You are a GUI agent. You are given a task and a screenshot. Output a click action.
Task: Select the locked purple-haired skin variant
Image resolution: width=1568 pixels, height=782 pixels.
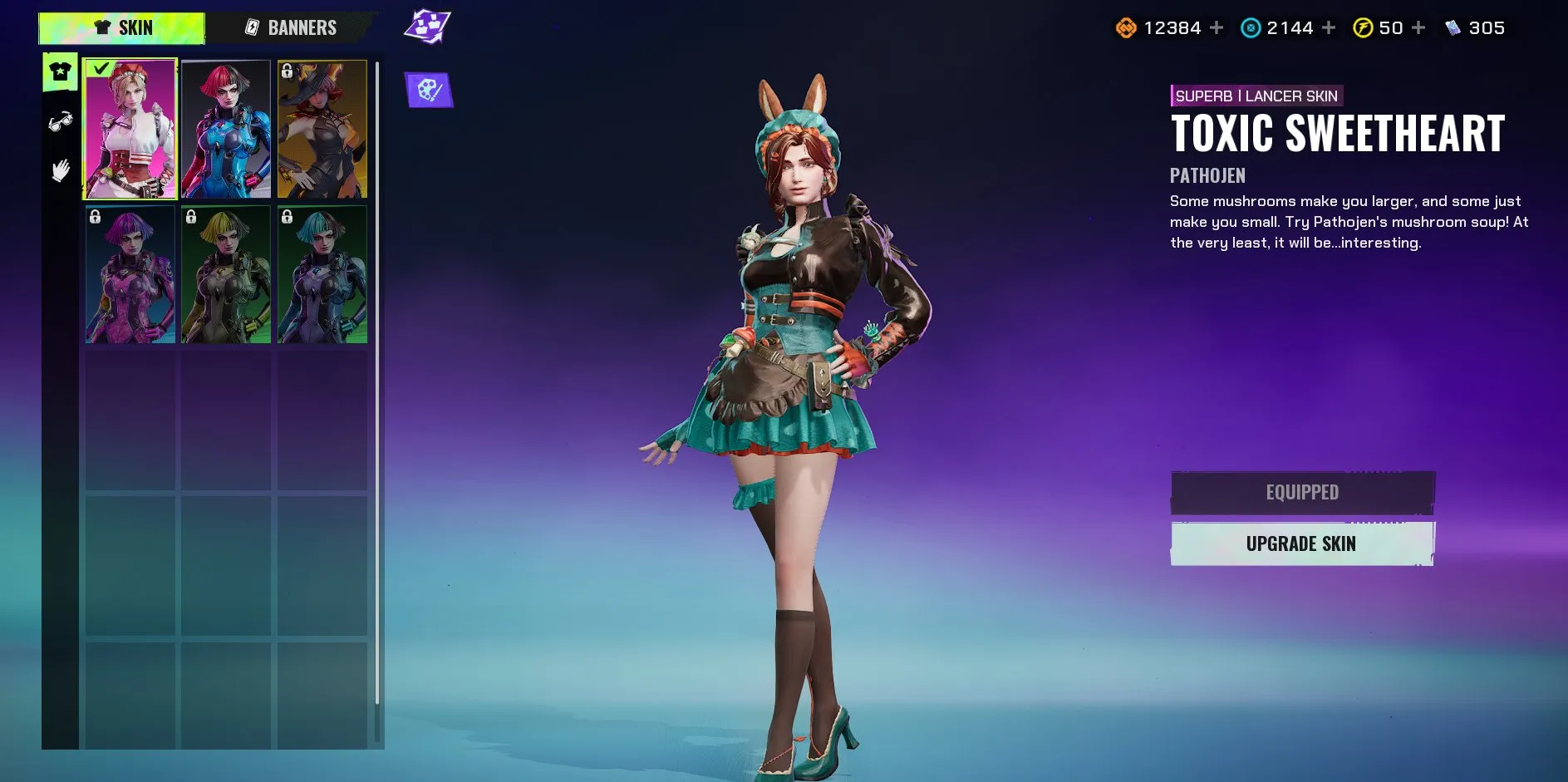point(130,274)
